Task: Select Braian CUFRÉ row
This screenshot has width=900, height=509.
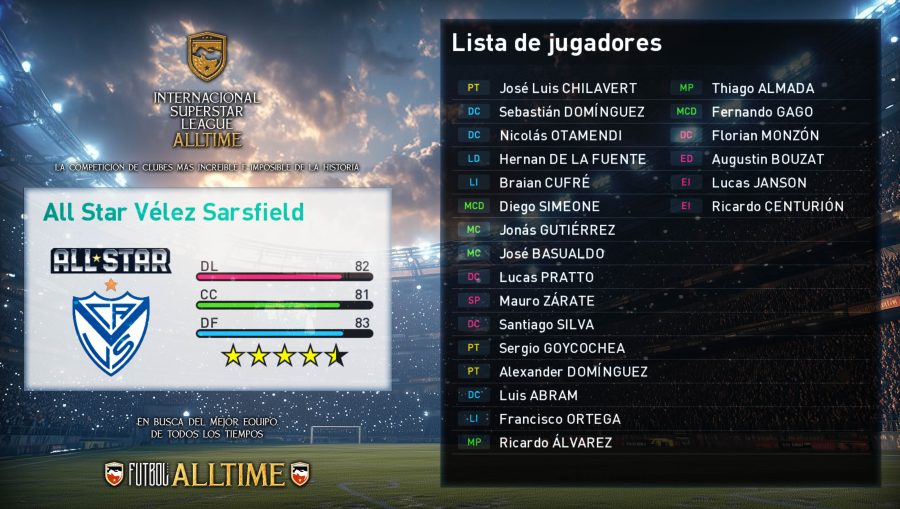Action: (x=544, y=183)
